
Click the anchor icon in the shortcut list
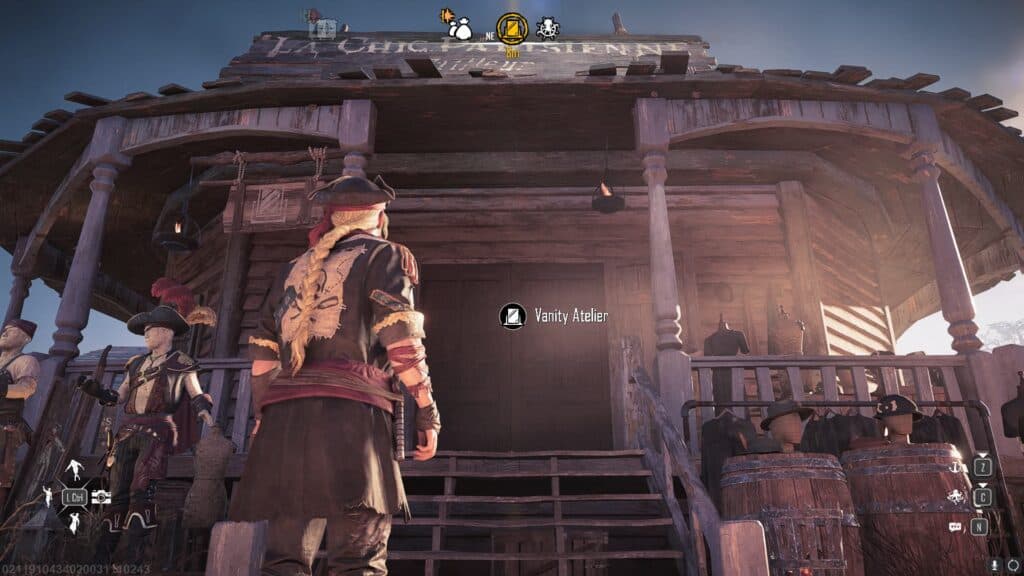[955, 467]
